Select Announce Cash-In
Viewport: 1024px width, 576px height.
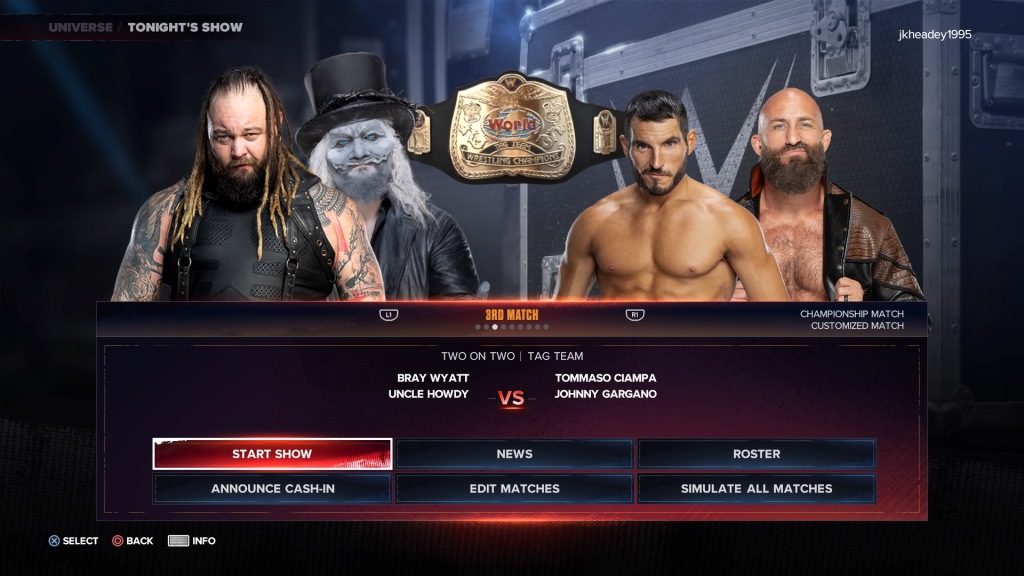(x=272, y=489)
